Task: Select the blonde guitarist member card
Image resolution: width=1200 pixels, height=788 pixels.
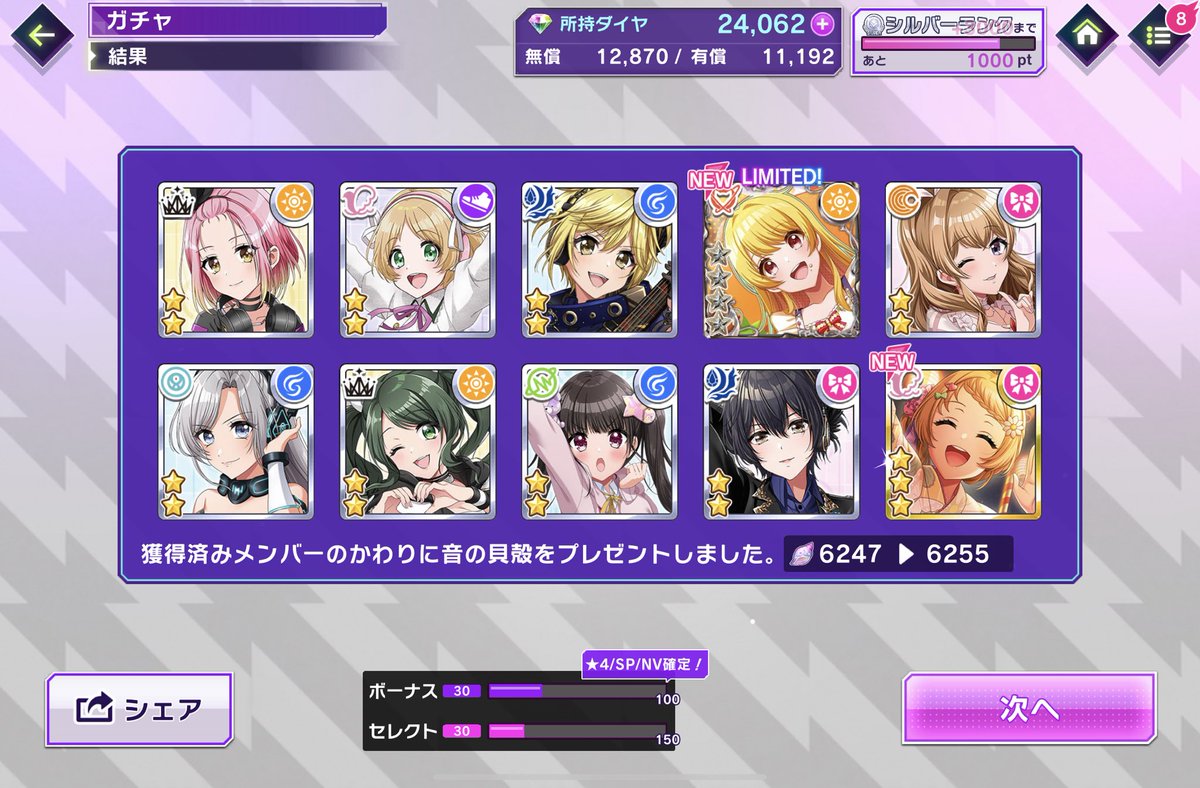Action: pos(600,260)
